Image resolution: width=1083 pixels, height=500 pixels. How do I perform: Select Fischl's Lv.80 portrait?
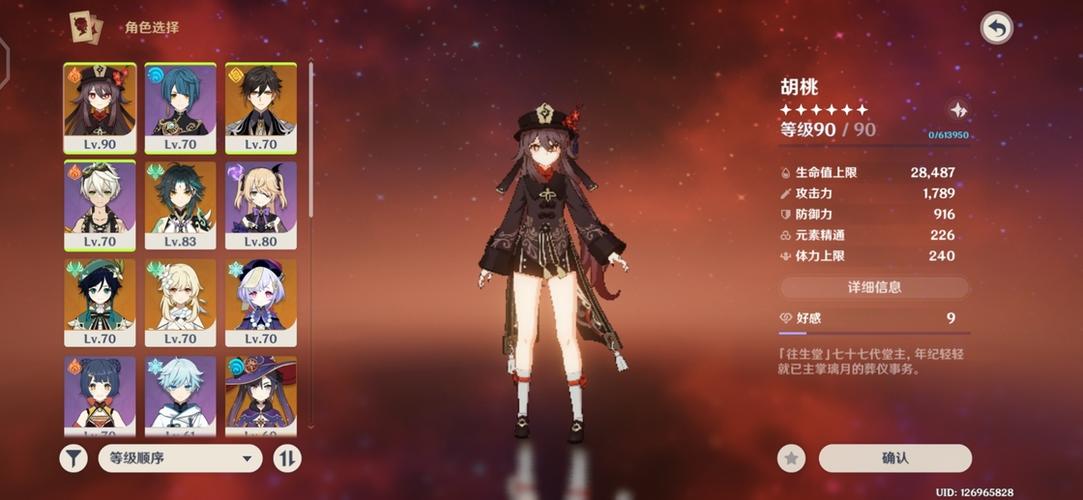(260, 203)
